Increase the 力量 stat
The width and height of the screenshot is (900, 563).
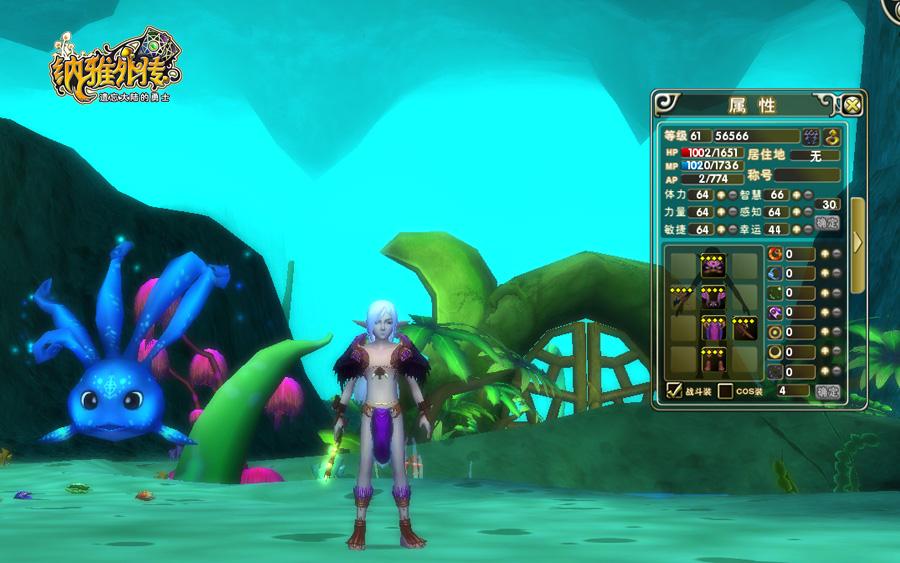(x=720, y=212)
